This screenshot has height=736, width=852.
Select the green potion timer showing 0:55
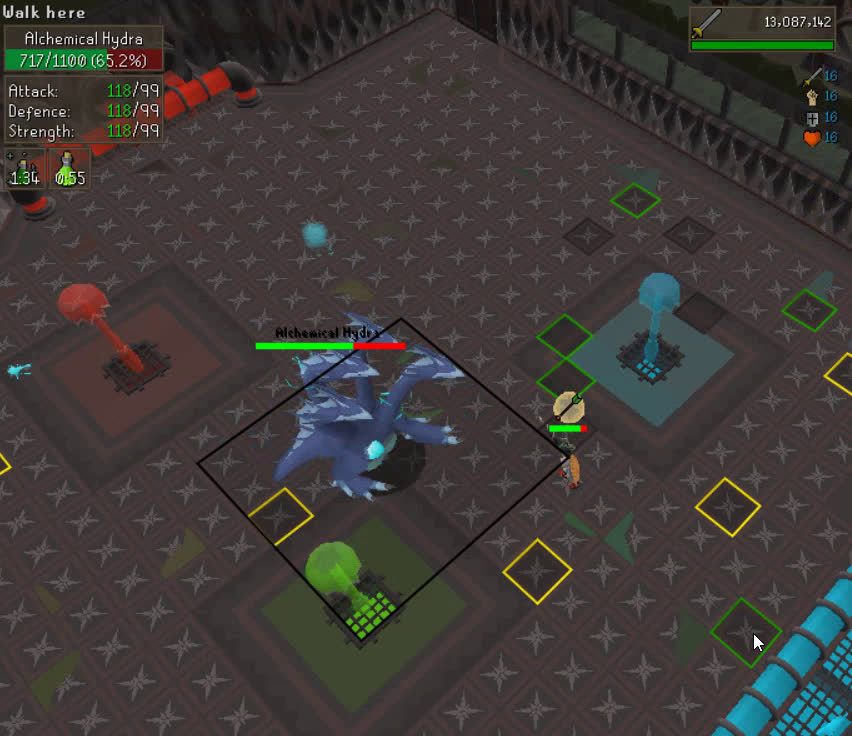click(70, 168)
